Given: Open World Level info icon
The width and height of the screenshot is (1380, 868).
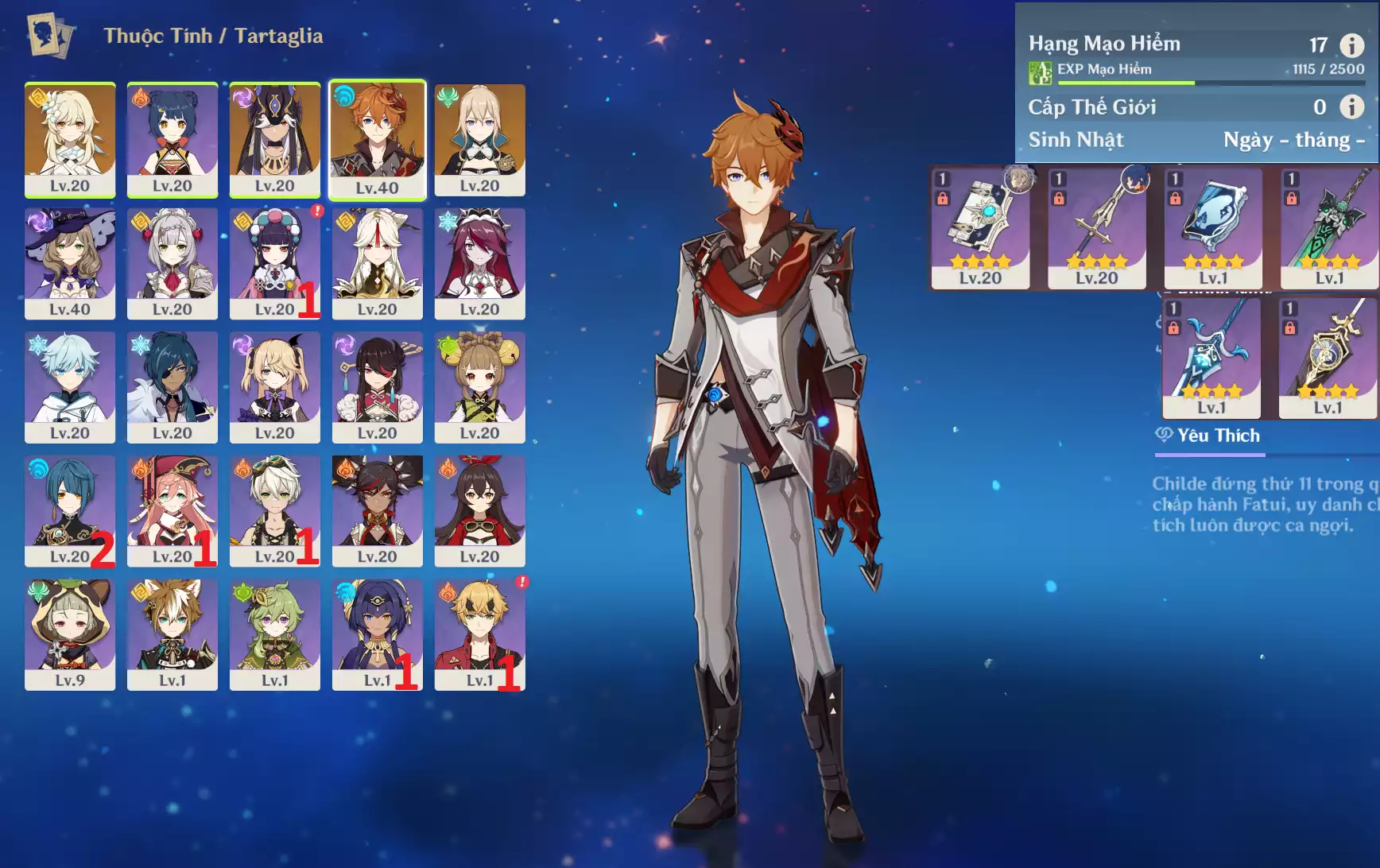Looking at the screenshot, I should pyautogui.click(x=1351, y=107).
